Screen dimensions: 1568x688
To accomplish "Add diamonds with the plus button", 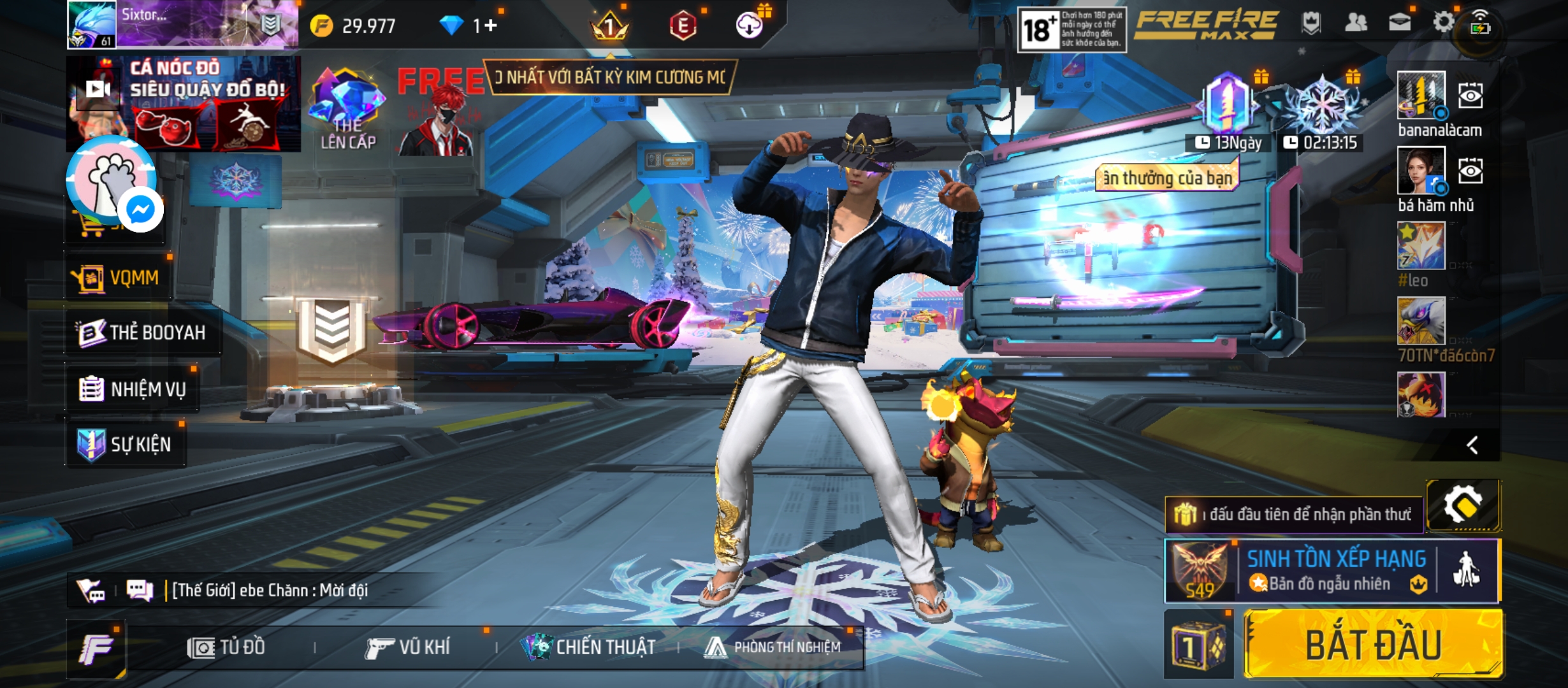I will pyautogui.click(x=490, y=25).
